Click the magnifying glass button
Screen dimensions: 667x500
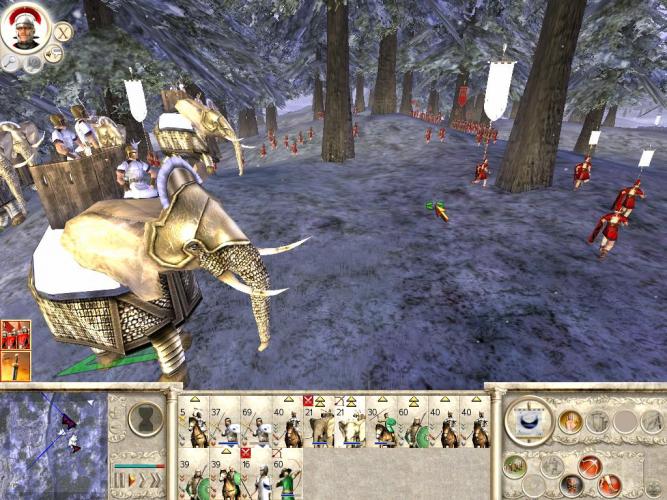tap(9, 62)
